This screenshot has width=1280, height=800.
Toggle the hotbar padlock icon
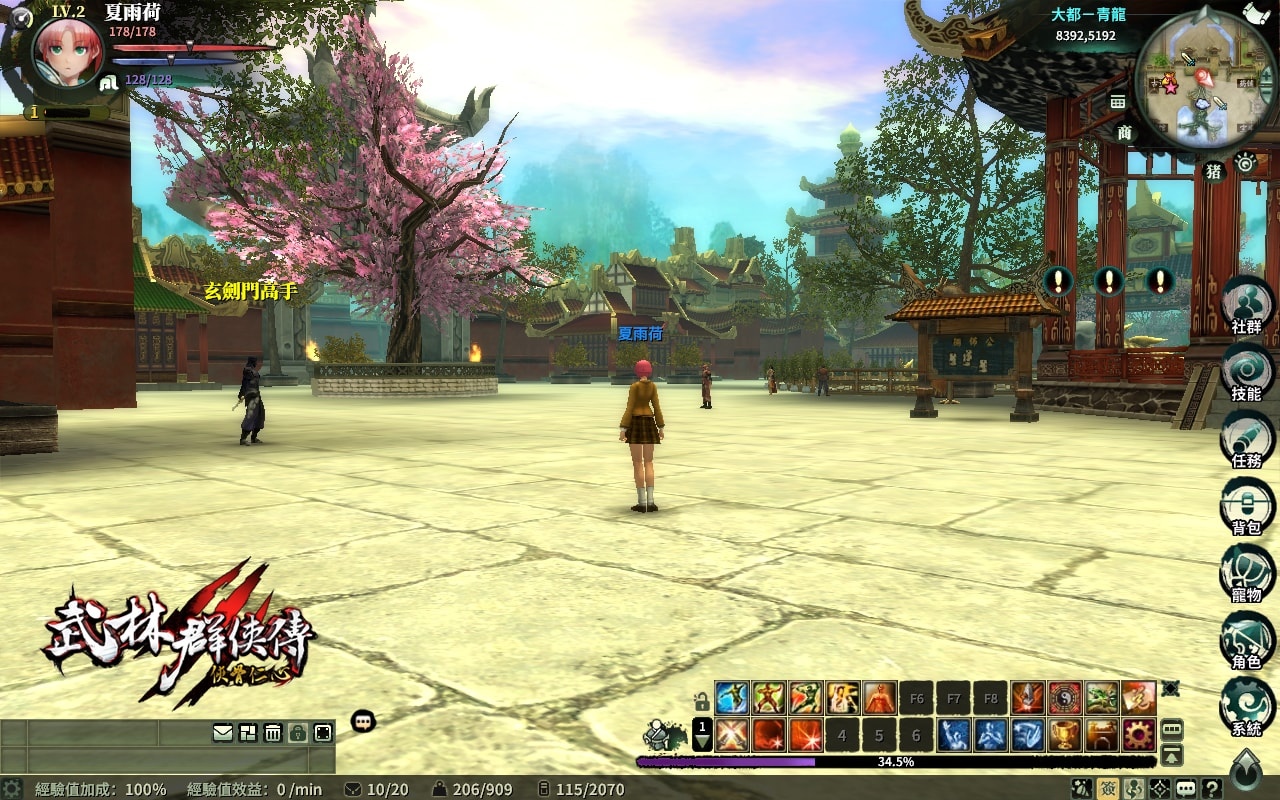pos(702,702)
